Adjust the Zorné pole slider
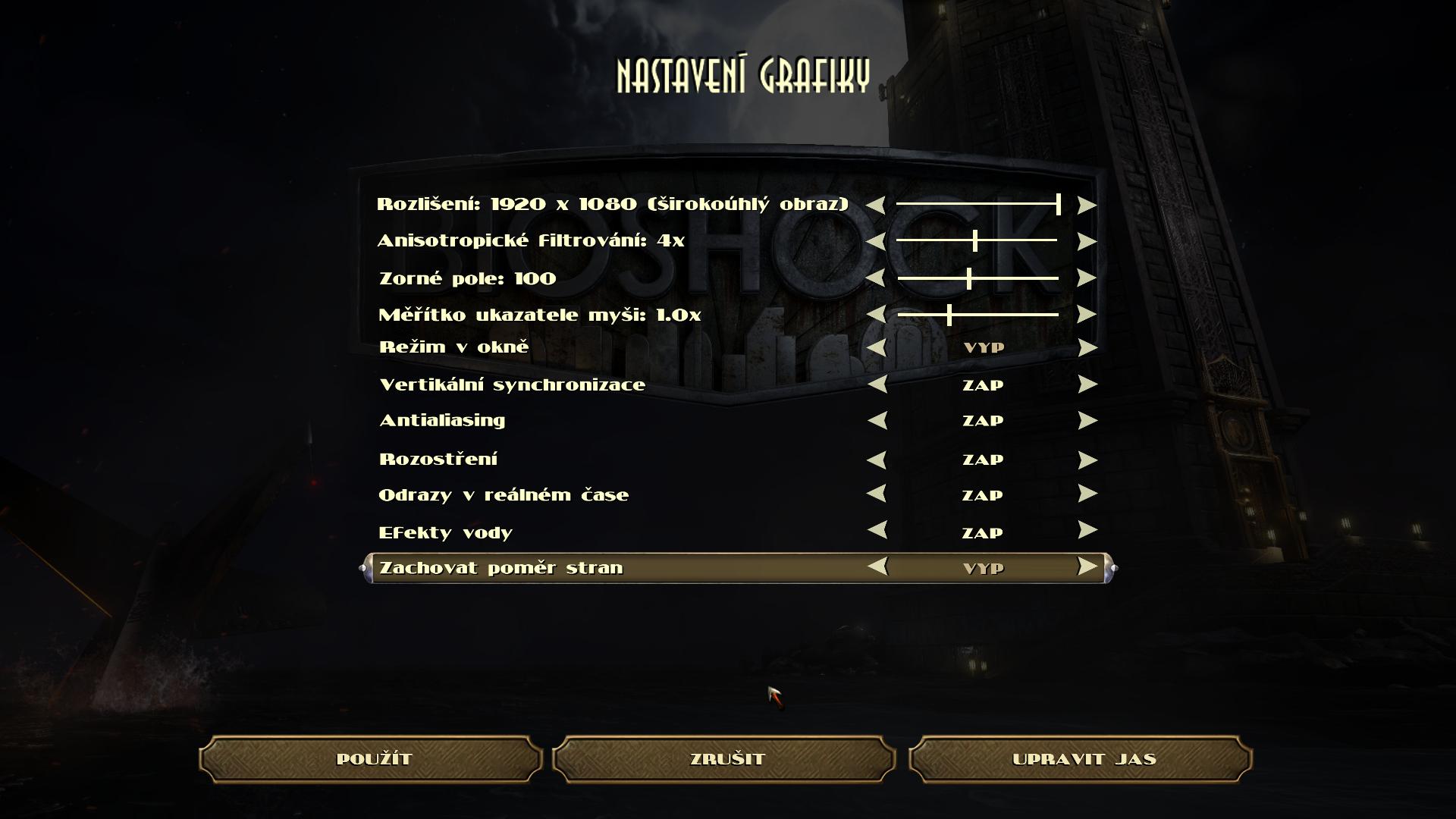This screenshot has height=819, width=1456. [977, 278]
